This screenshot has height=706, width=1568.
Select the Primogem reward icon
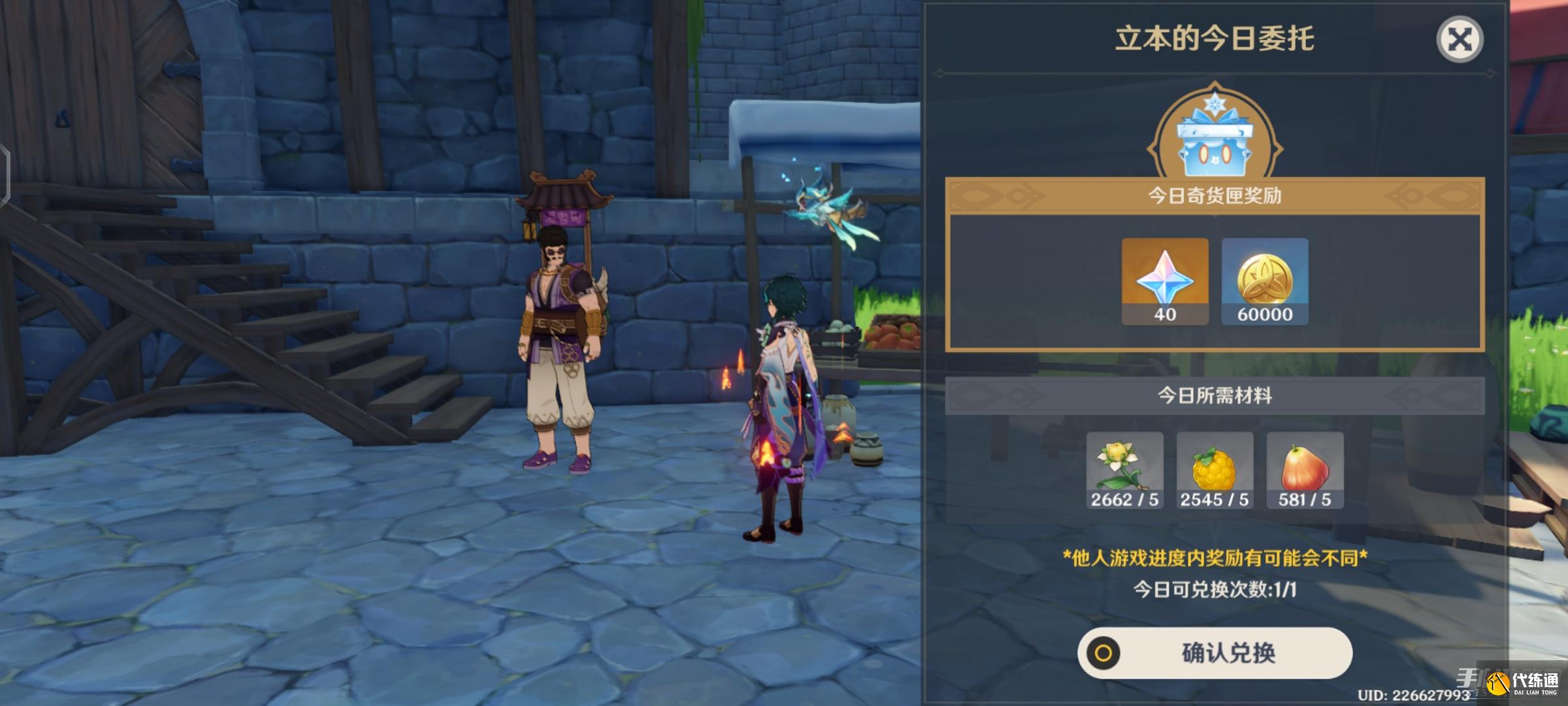pos(1165,280)
